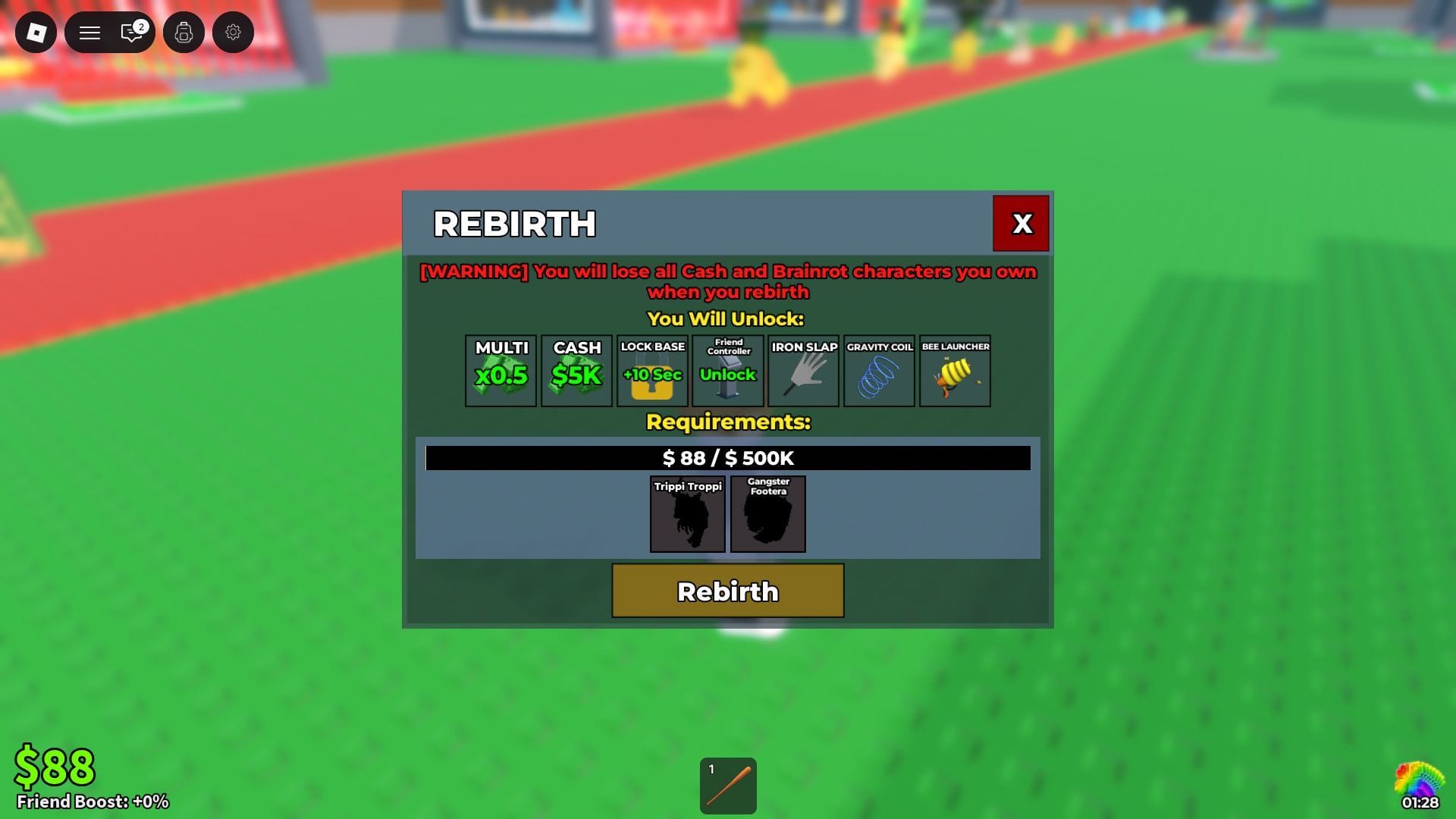Click the CASH $5K reward icon

(576, 371)
